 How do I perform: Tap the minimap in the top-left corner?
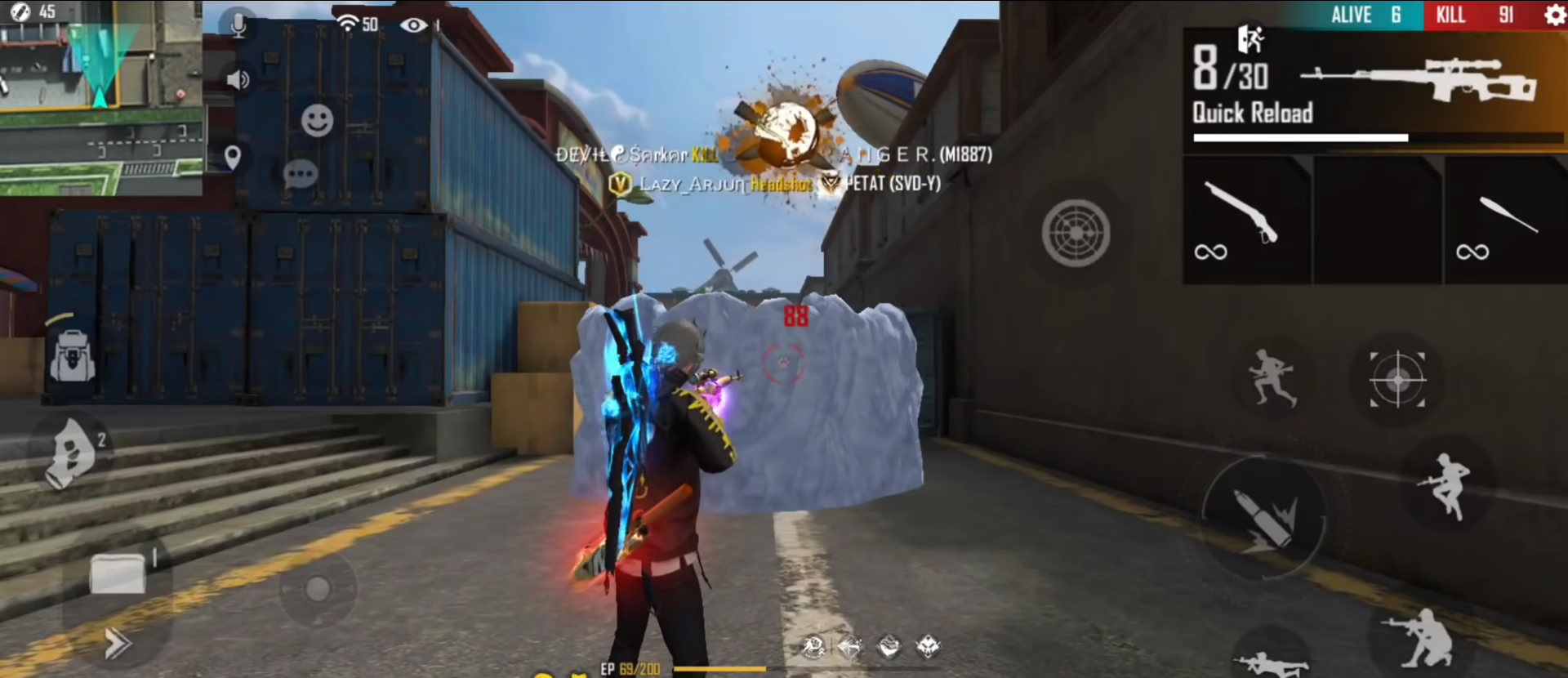(x=100, y=98)
